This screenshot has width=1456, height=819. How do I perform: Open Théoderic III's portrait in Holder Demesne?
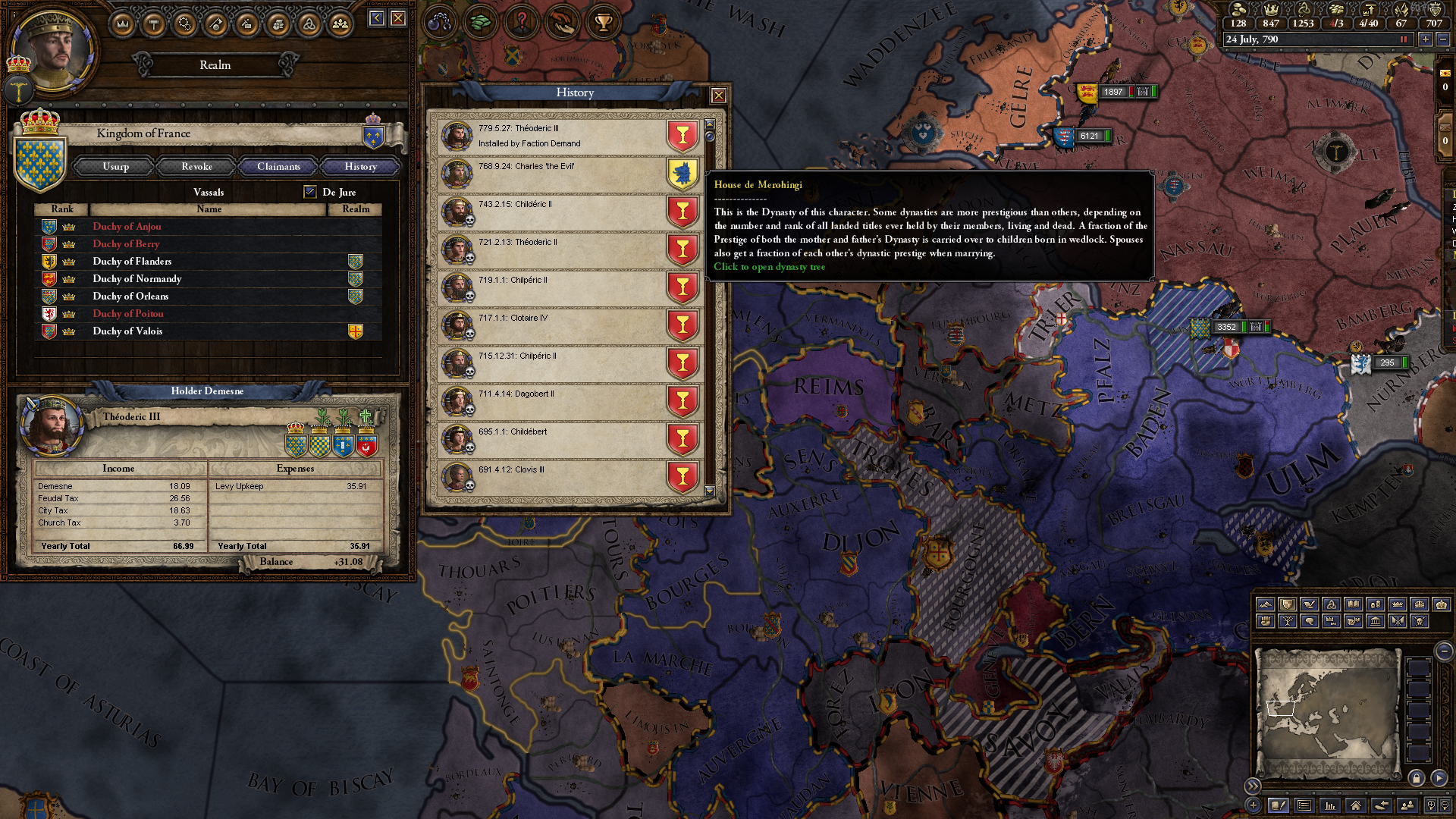[x=52, y=423]
